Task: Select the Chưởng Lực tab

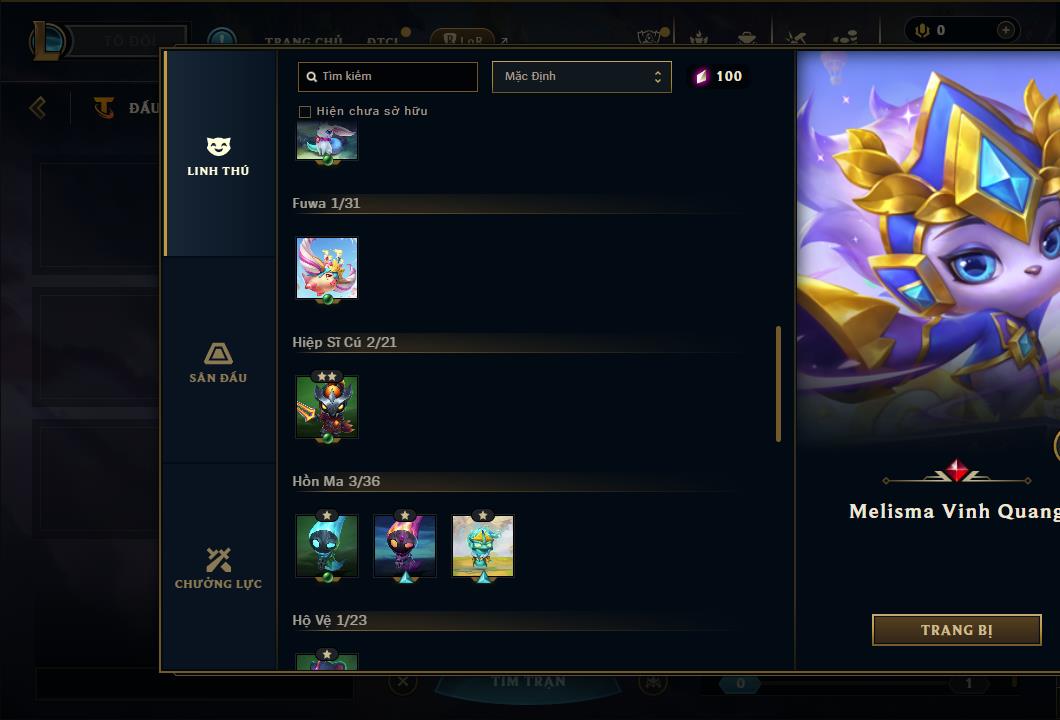Action: (x=218, y=568)
